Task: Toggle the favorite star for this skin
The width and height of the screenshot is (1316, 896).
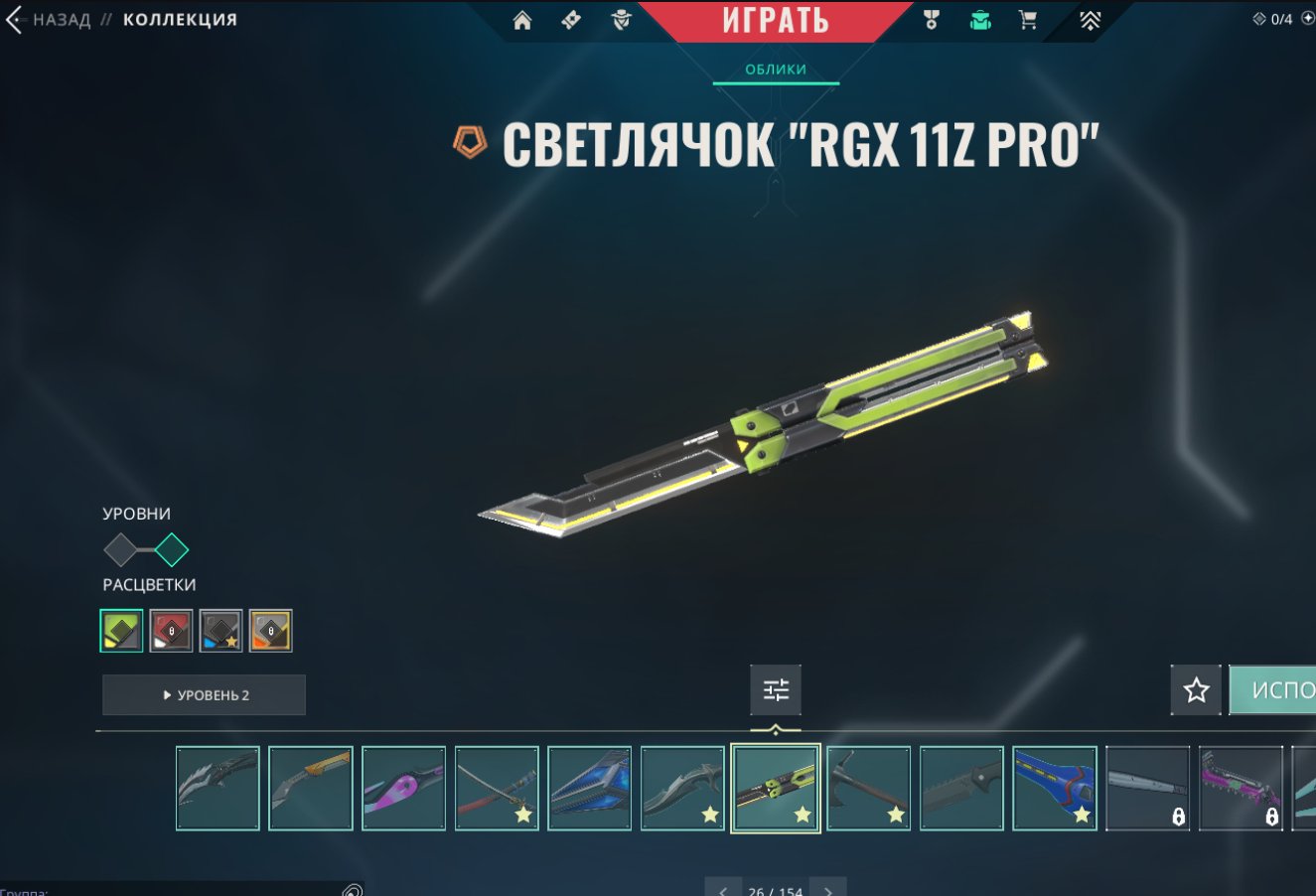Action: coord(1195,689)
